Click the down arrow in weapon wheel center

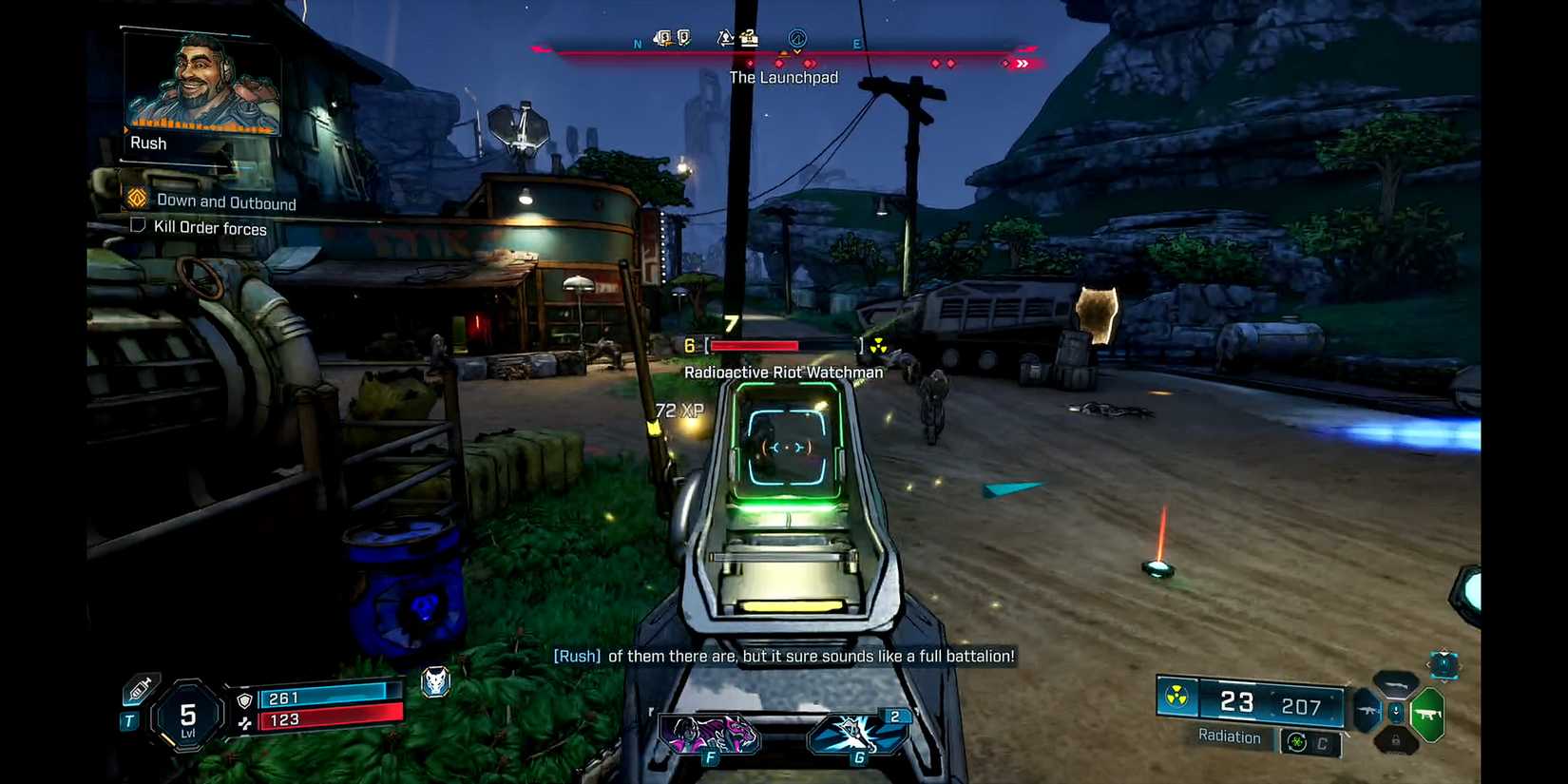(1396, 711)
